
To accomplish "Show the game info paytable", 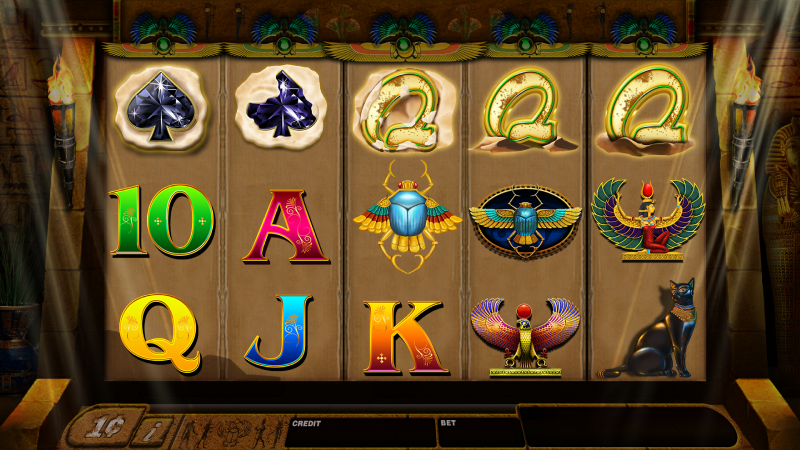I will [152, 432].
